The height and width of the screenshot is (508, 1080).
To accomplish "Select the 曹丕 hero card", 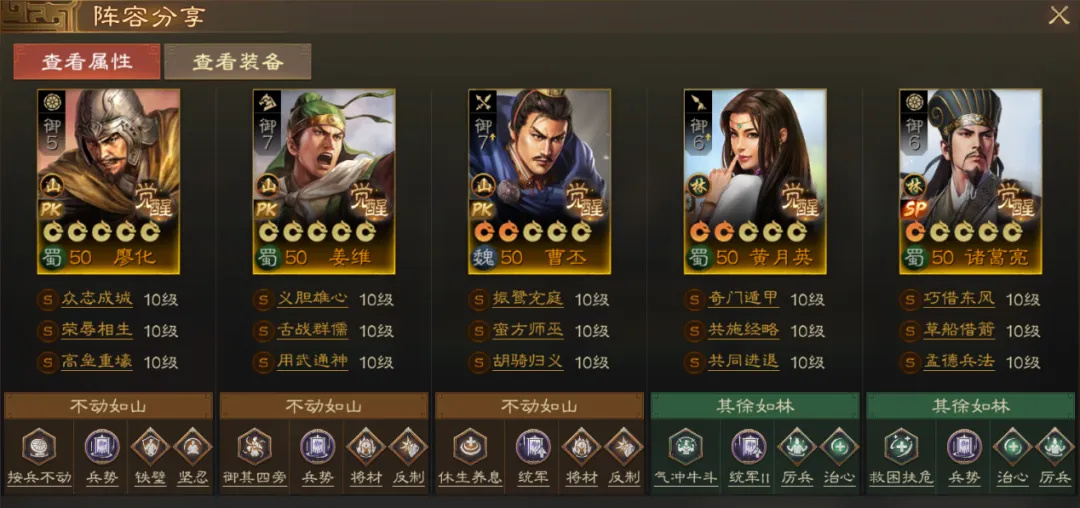I will 539,180.
